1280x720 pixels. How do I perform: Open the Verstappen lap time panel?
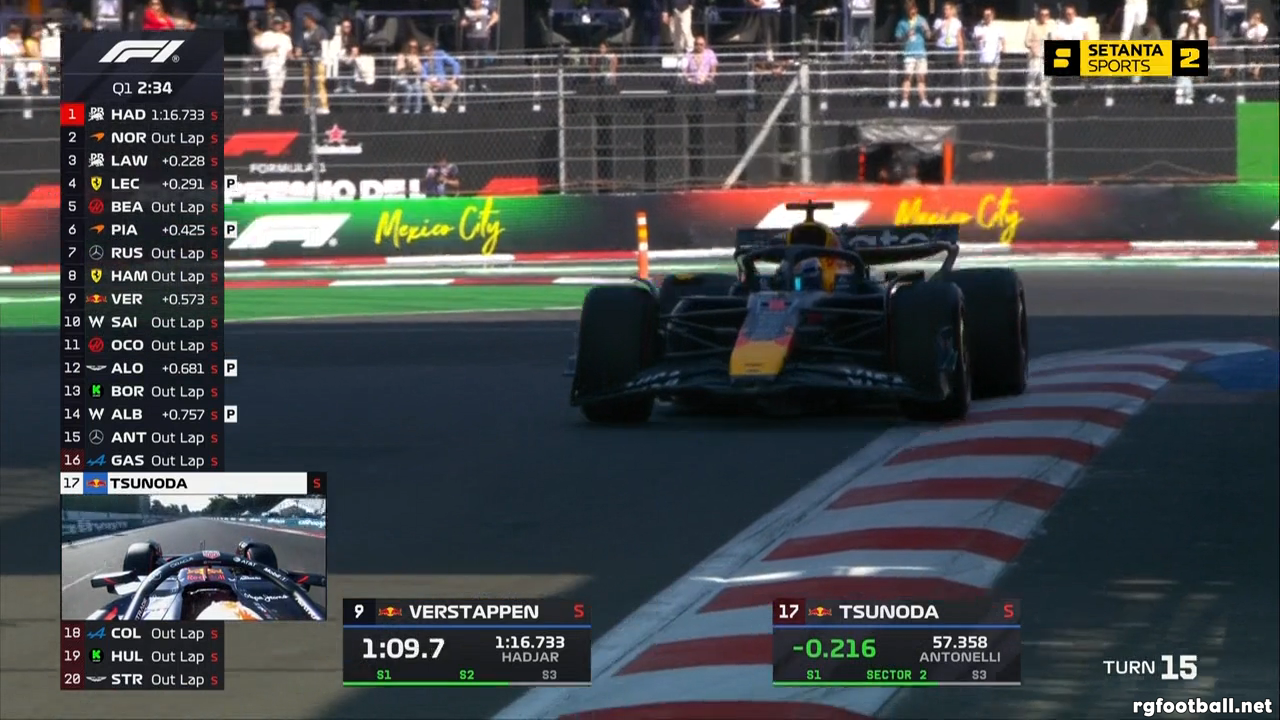pyautogui.click(x=466, y=642)
